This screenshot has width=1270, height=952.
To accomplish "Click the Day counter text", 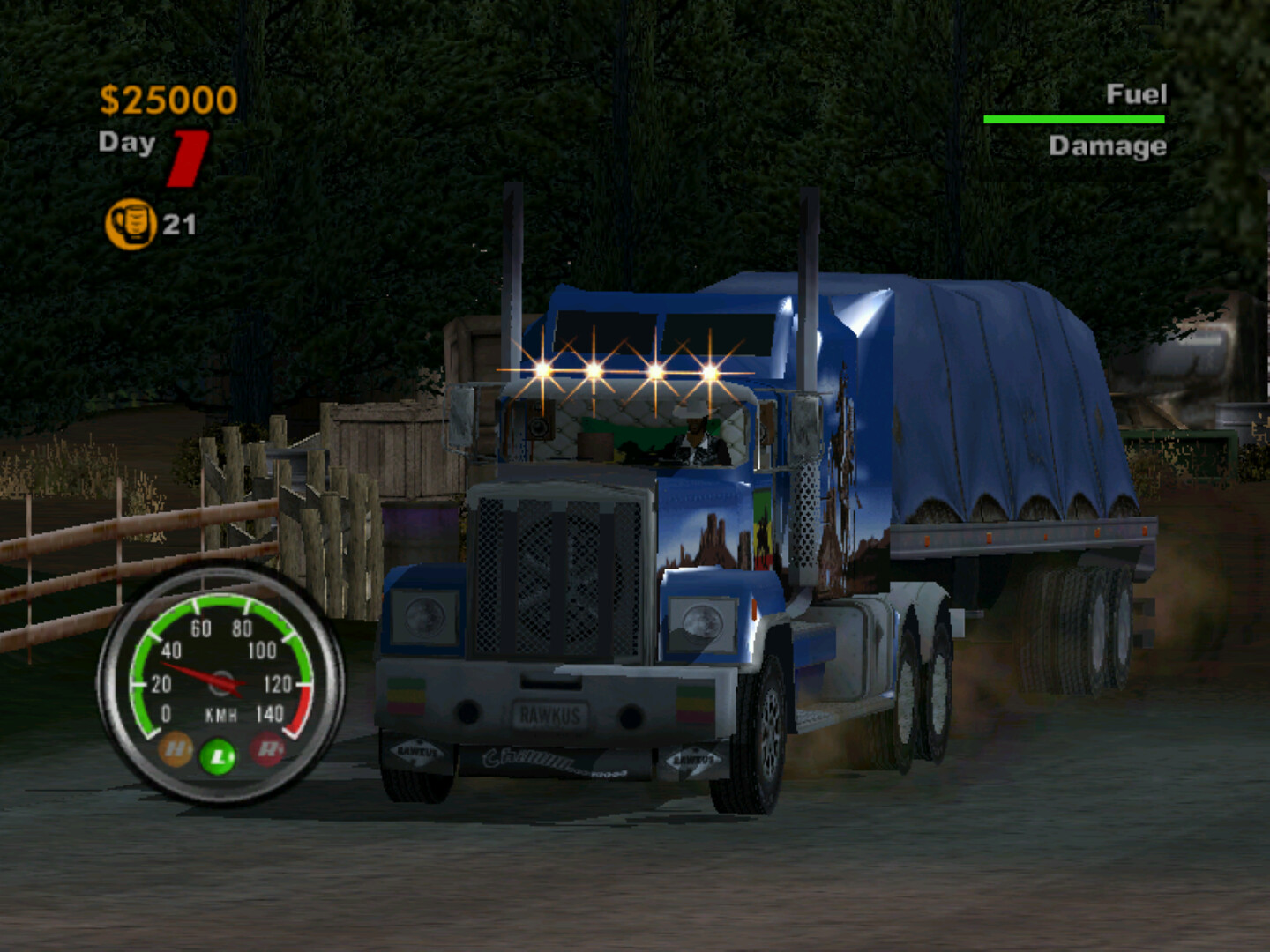I will [x=130, y=144].
